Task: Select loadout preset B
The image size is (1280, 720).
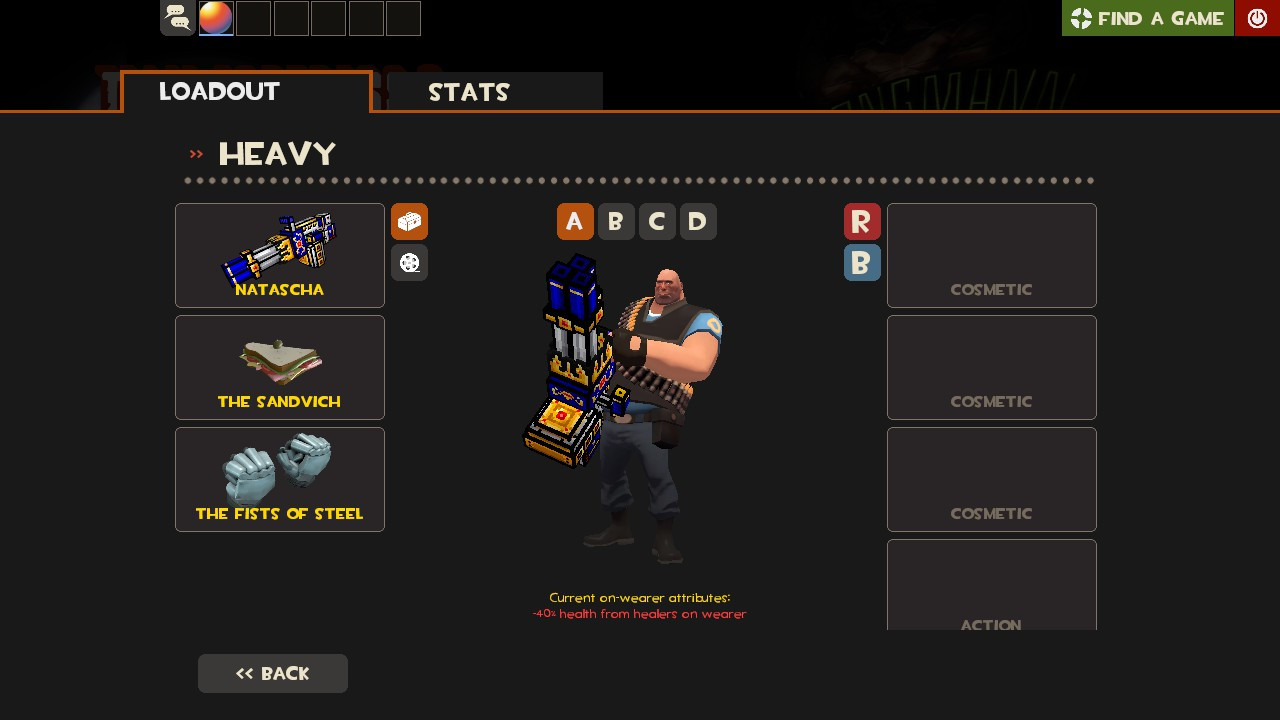Action: pyautogui.click(x=616, y=221)
